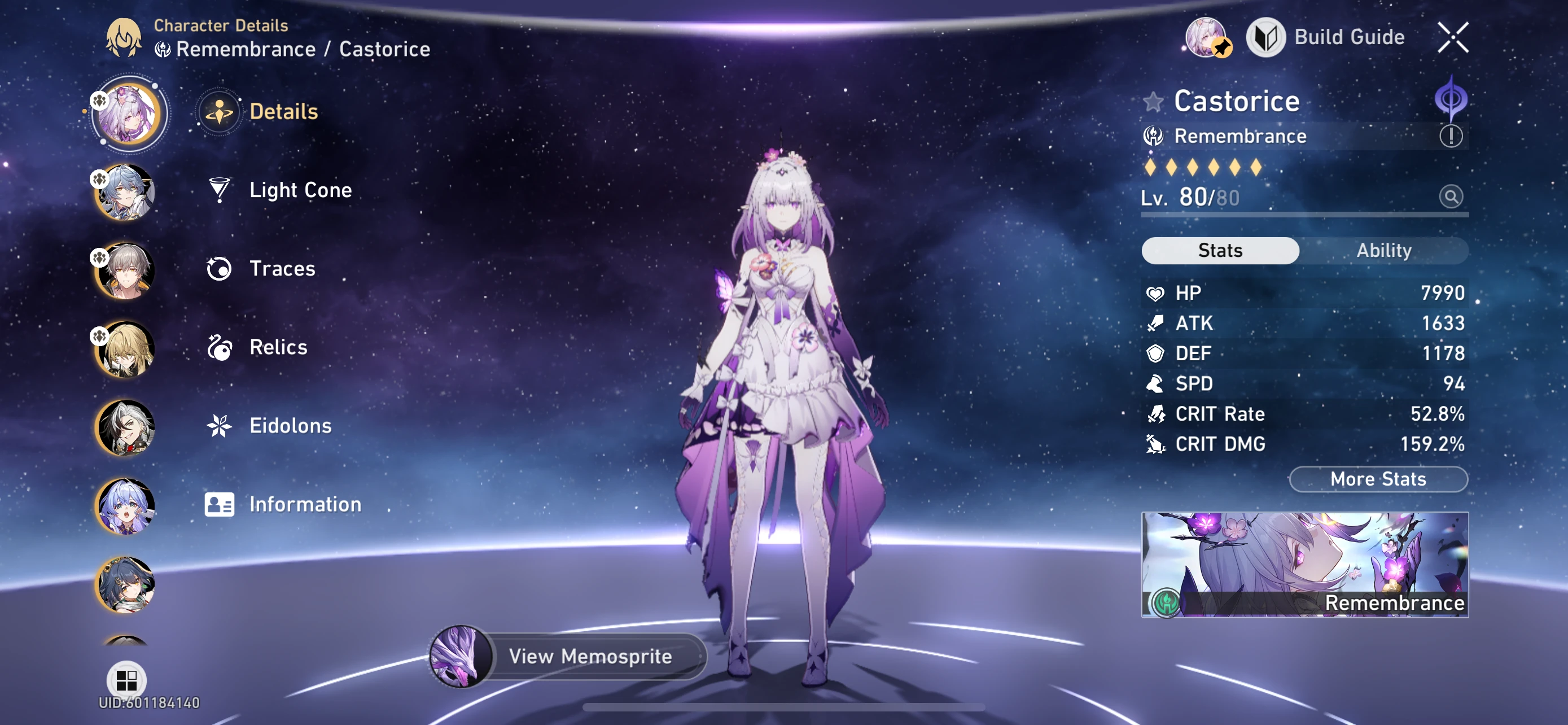Toggle the favorite star next to Castorice
The height and width of the screenshot is (725, 1568).
[x=1155, y=102]
